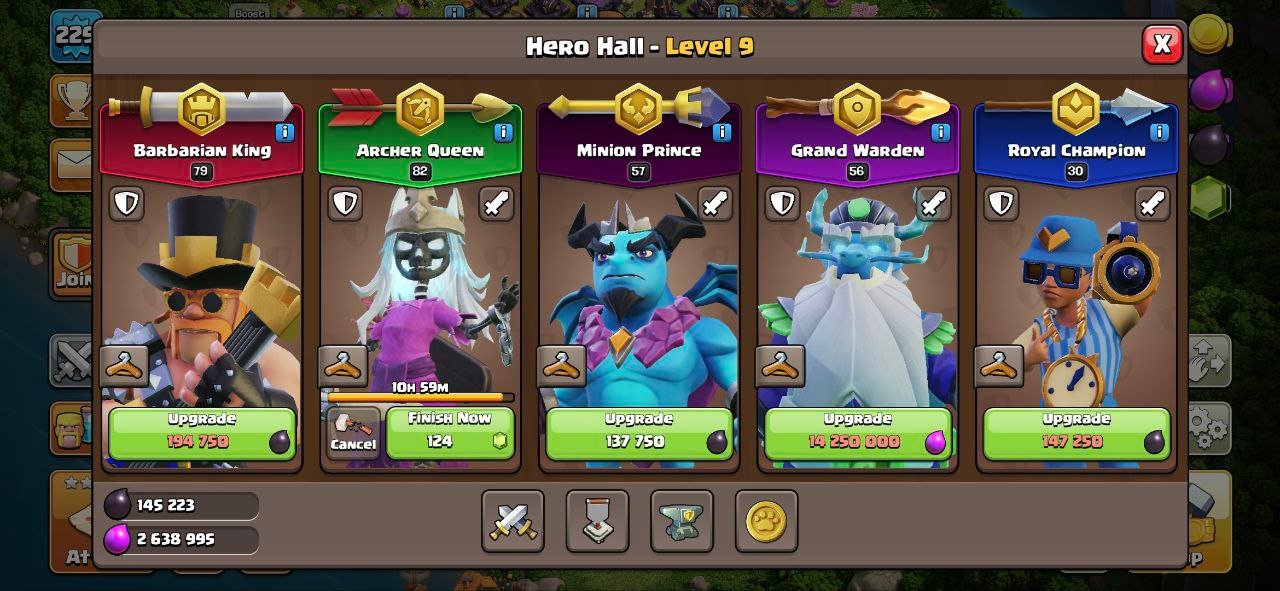Show Barbarian King info

pyautogui.click(x=284, y=132)
